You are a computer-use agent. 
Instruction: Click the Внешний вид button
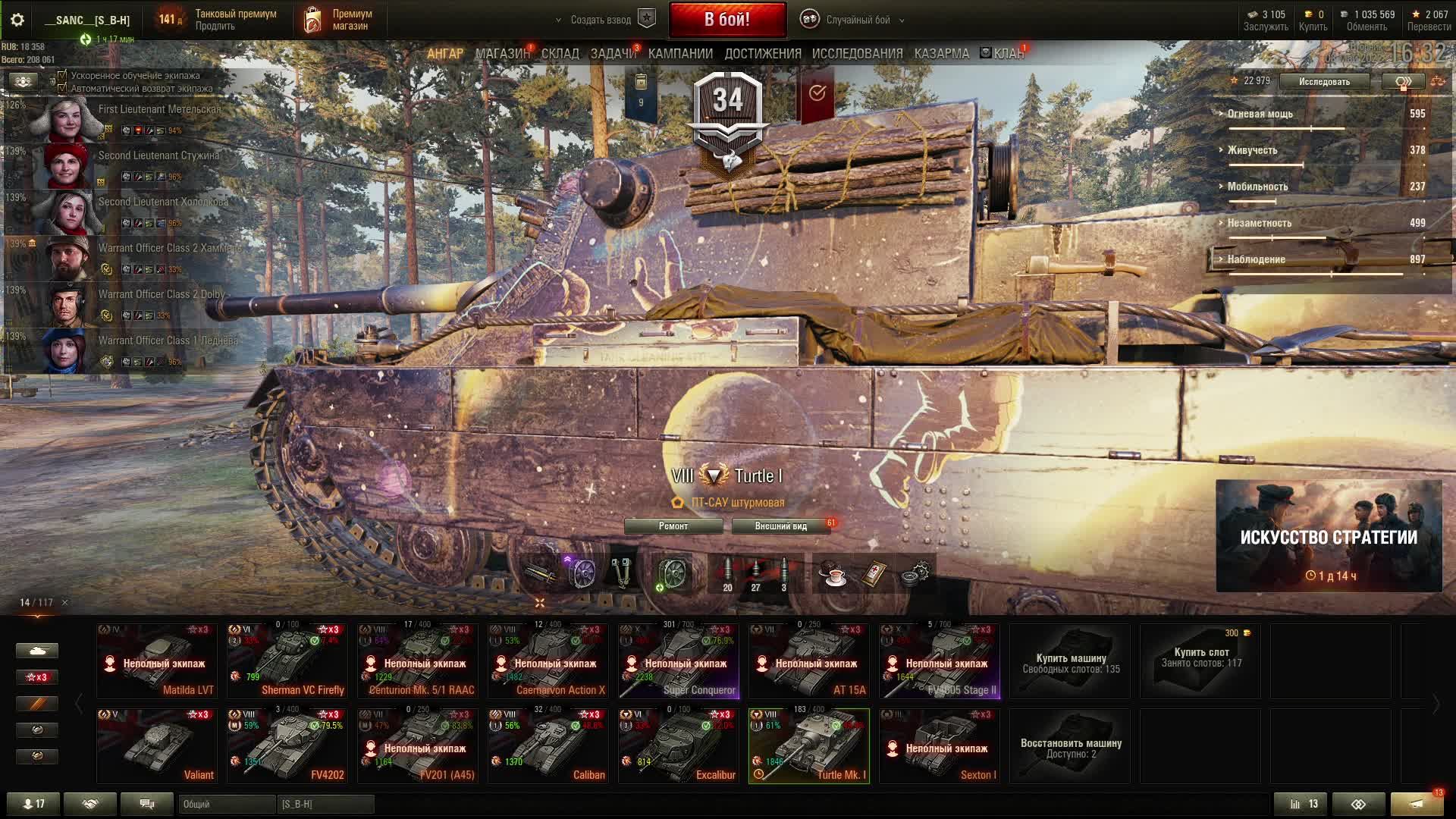pos(780,525)
